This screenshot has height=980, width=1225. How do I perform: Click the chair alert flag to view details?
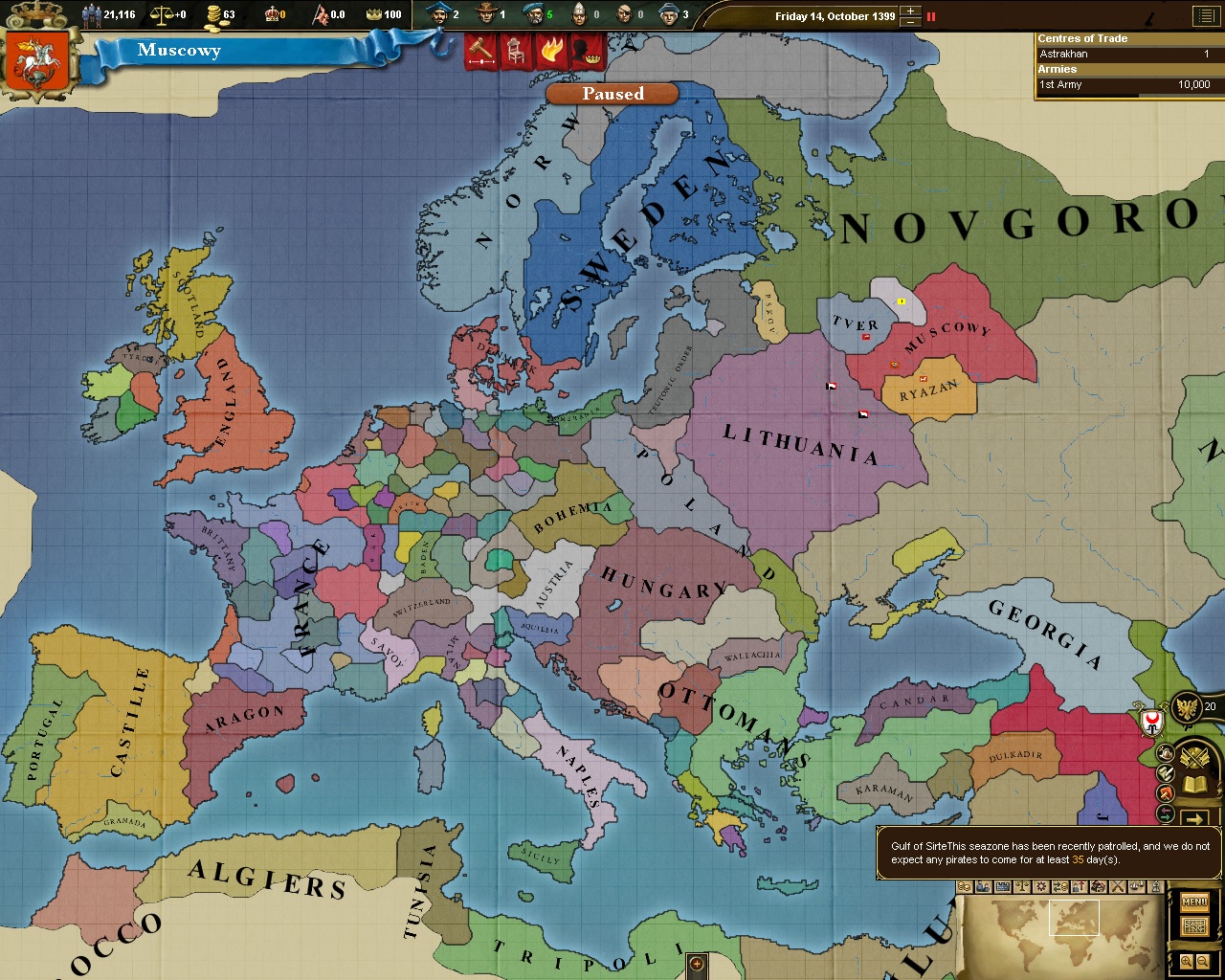pos(514,53)
